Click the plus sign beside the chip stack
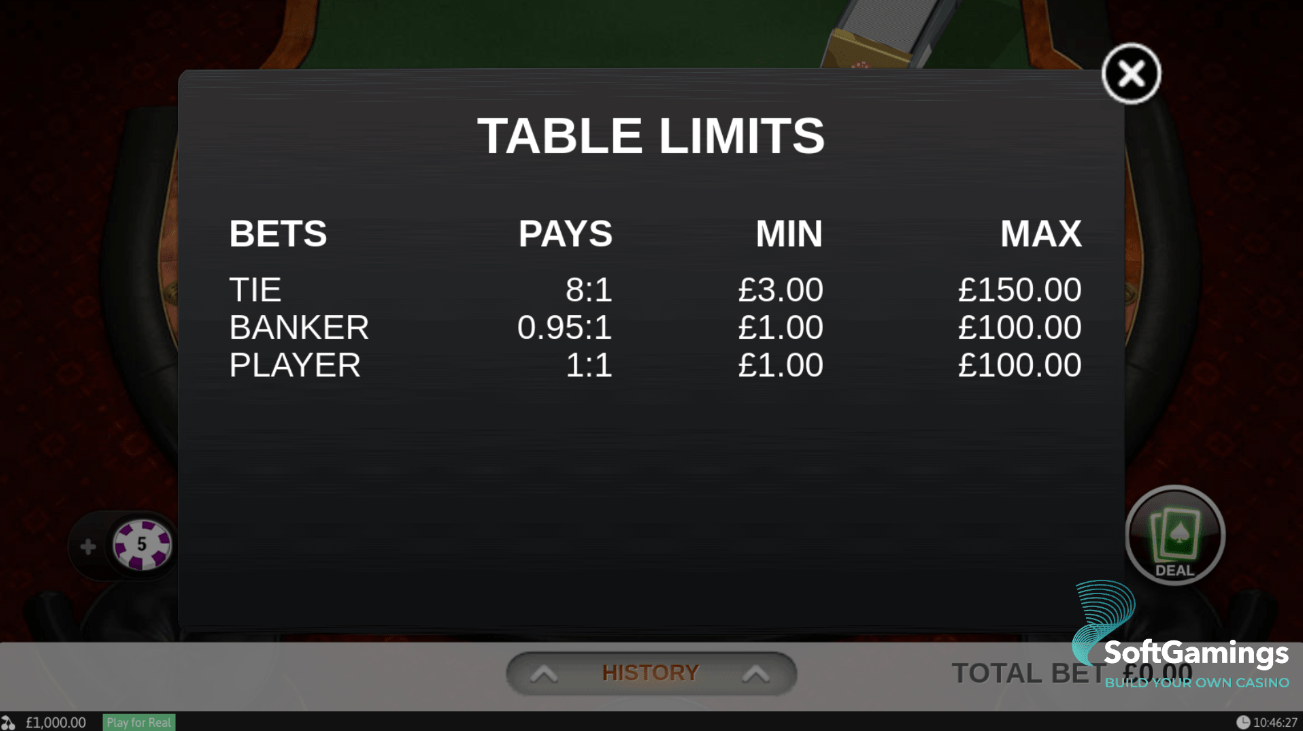This screenshot has width=1303, height=731. pyautogui.click(x=86, y=546)
